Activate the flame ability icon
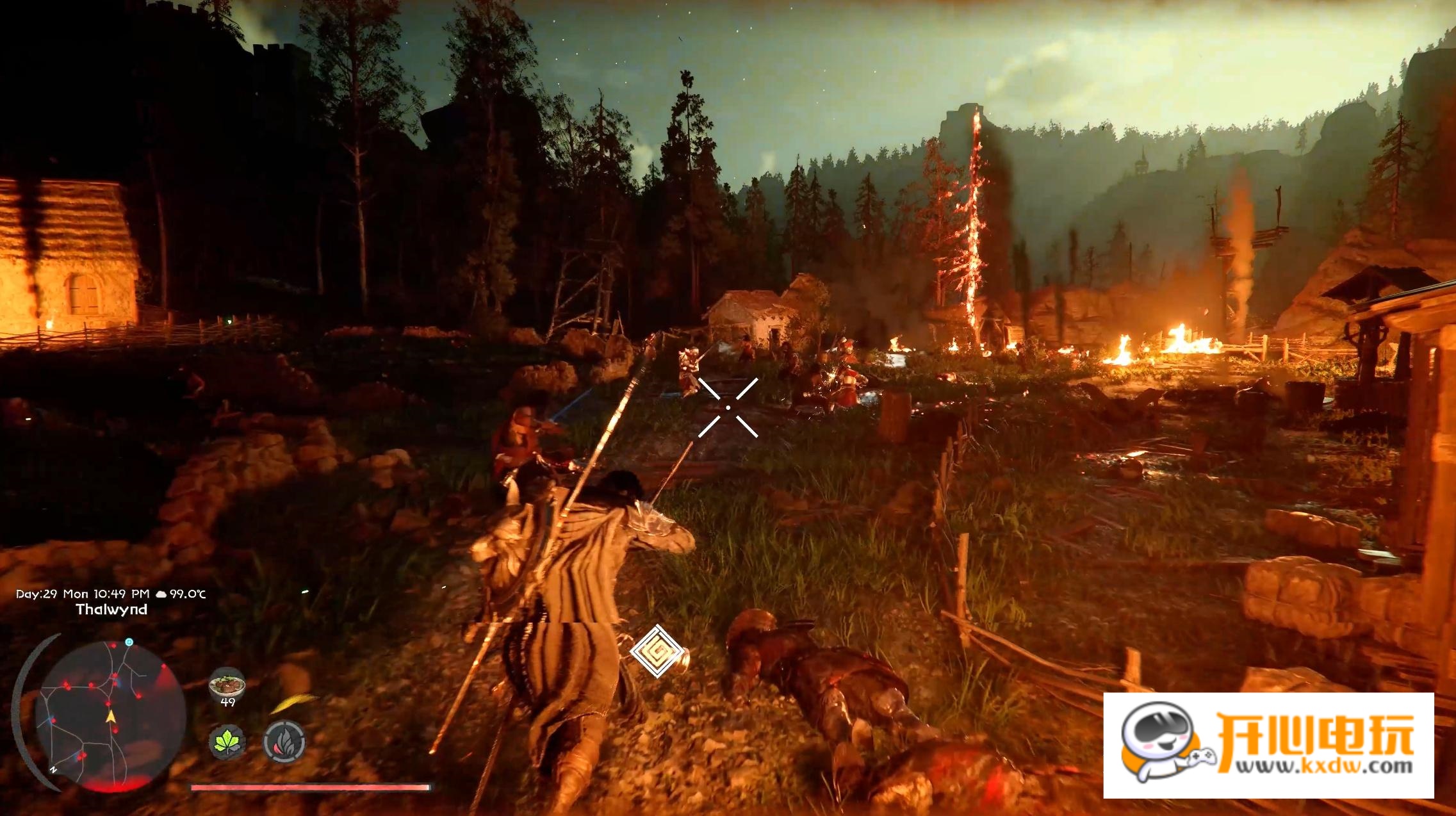Image resolution: width=1456 pixels, height=816 pixels. pyautogui.click(x=284, y=742)
